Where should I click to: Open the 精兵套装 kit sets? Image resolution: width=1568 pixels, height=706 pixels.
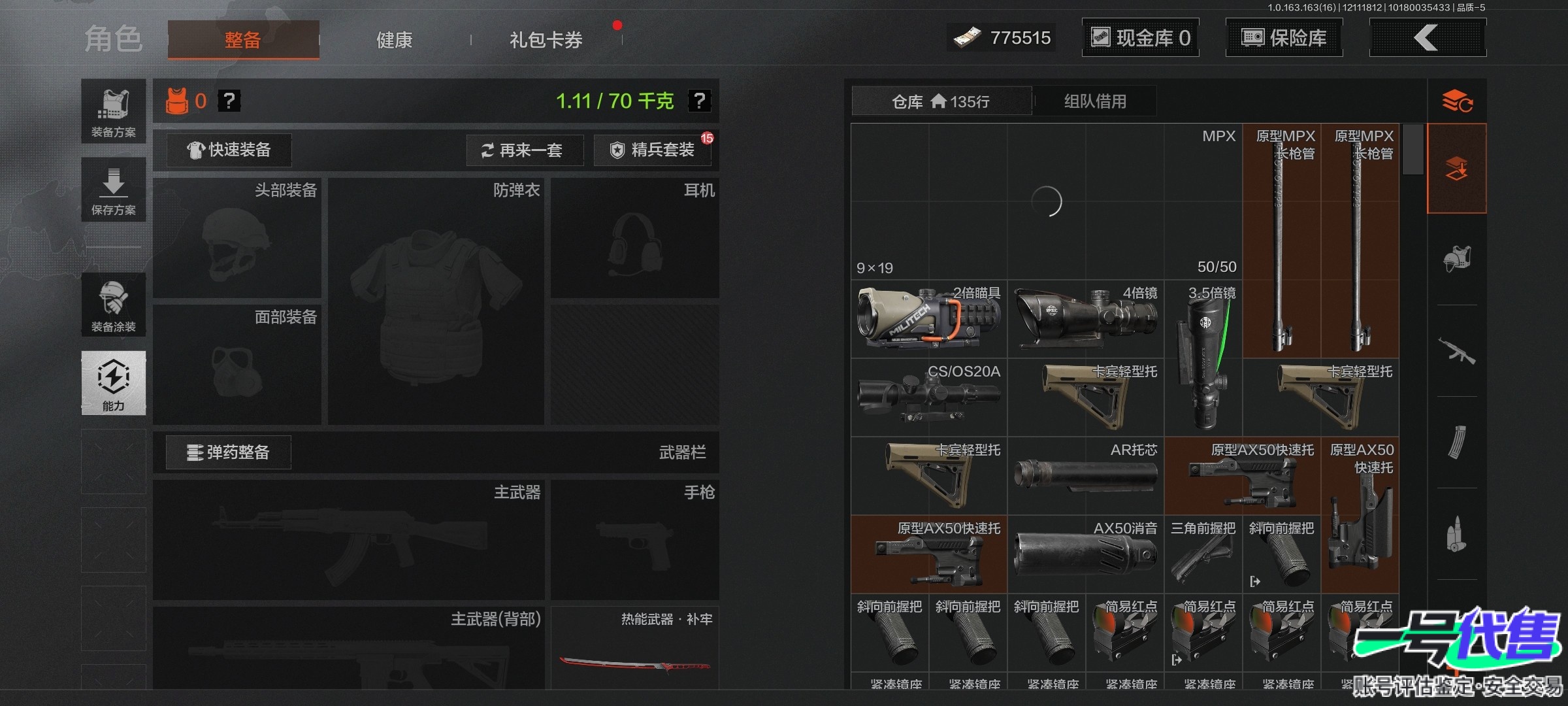click(x=653, y=150)
